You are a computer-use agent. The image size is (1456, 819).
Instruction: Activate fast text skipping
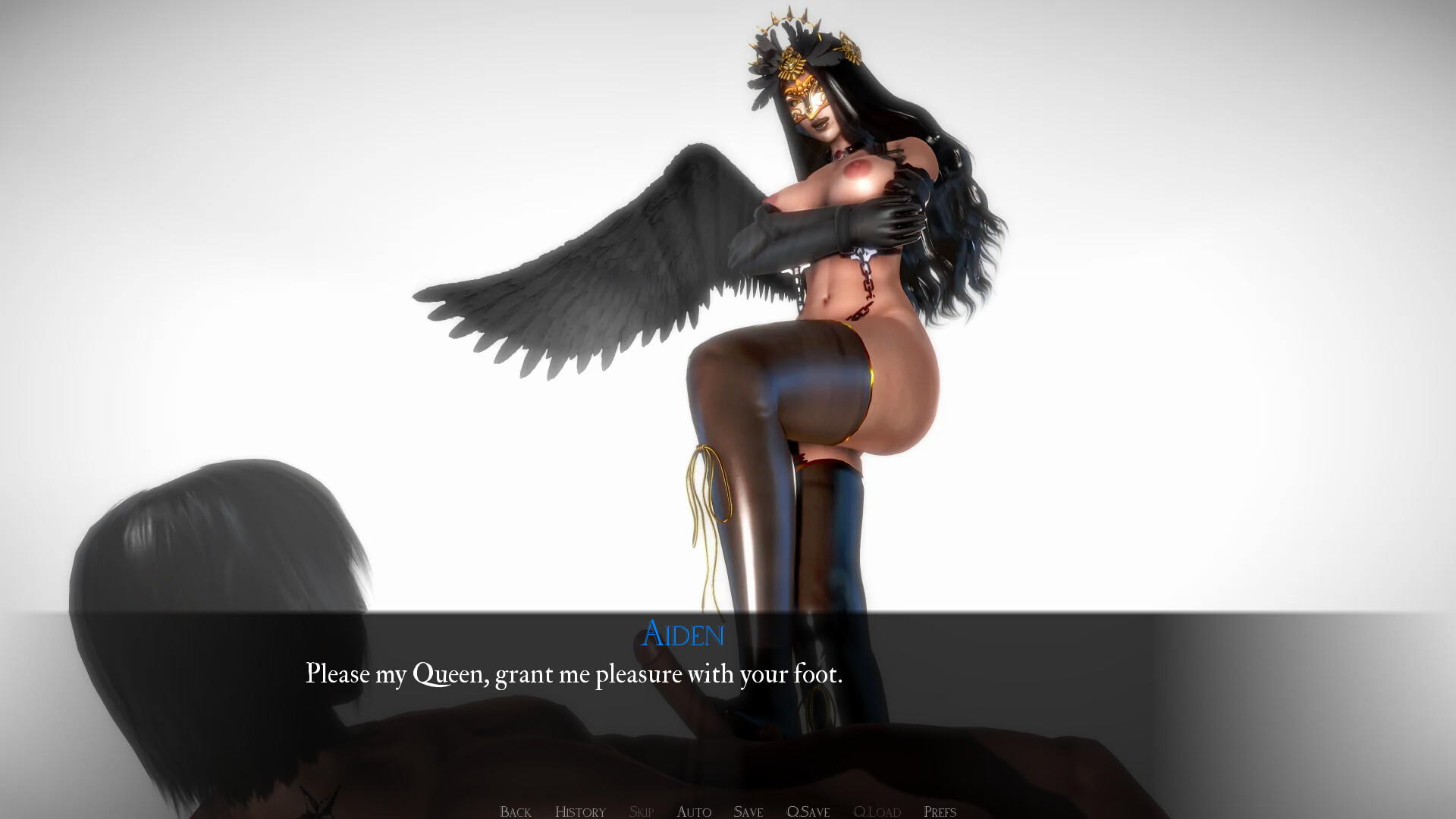coord(641,811)
